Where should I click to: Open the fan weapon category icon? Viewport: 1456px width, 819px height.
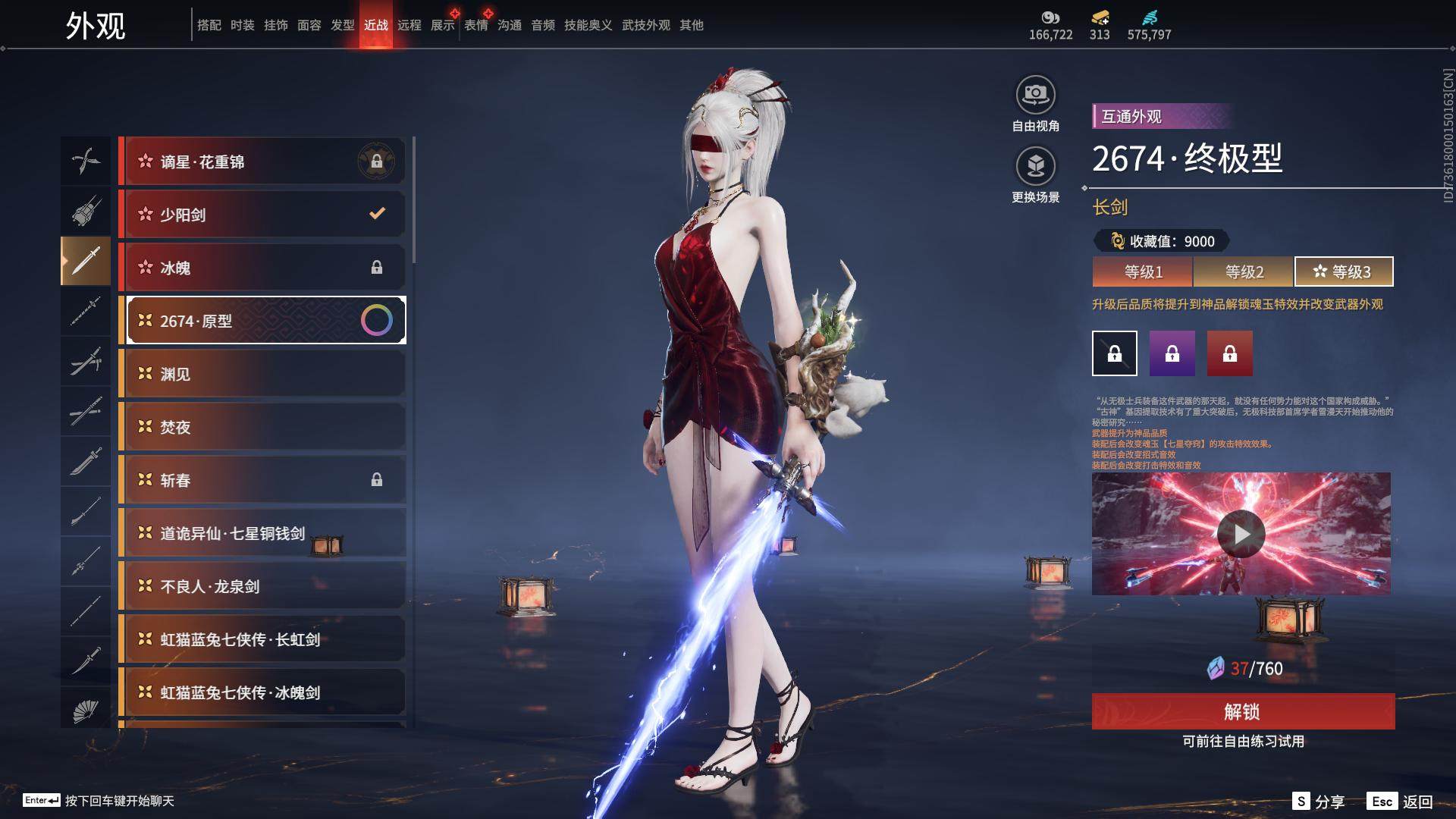86,711
